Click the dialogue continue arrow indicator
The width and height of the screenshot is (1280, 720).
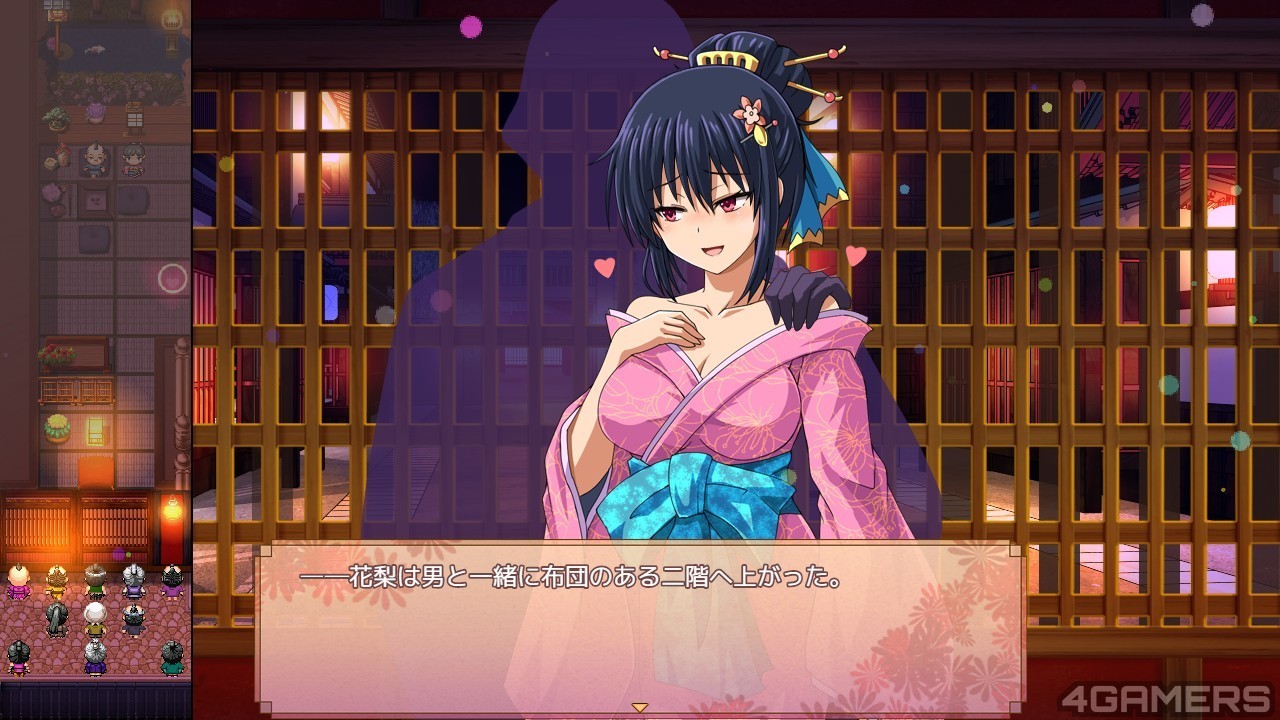point(640,707)
